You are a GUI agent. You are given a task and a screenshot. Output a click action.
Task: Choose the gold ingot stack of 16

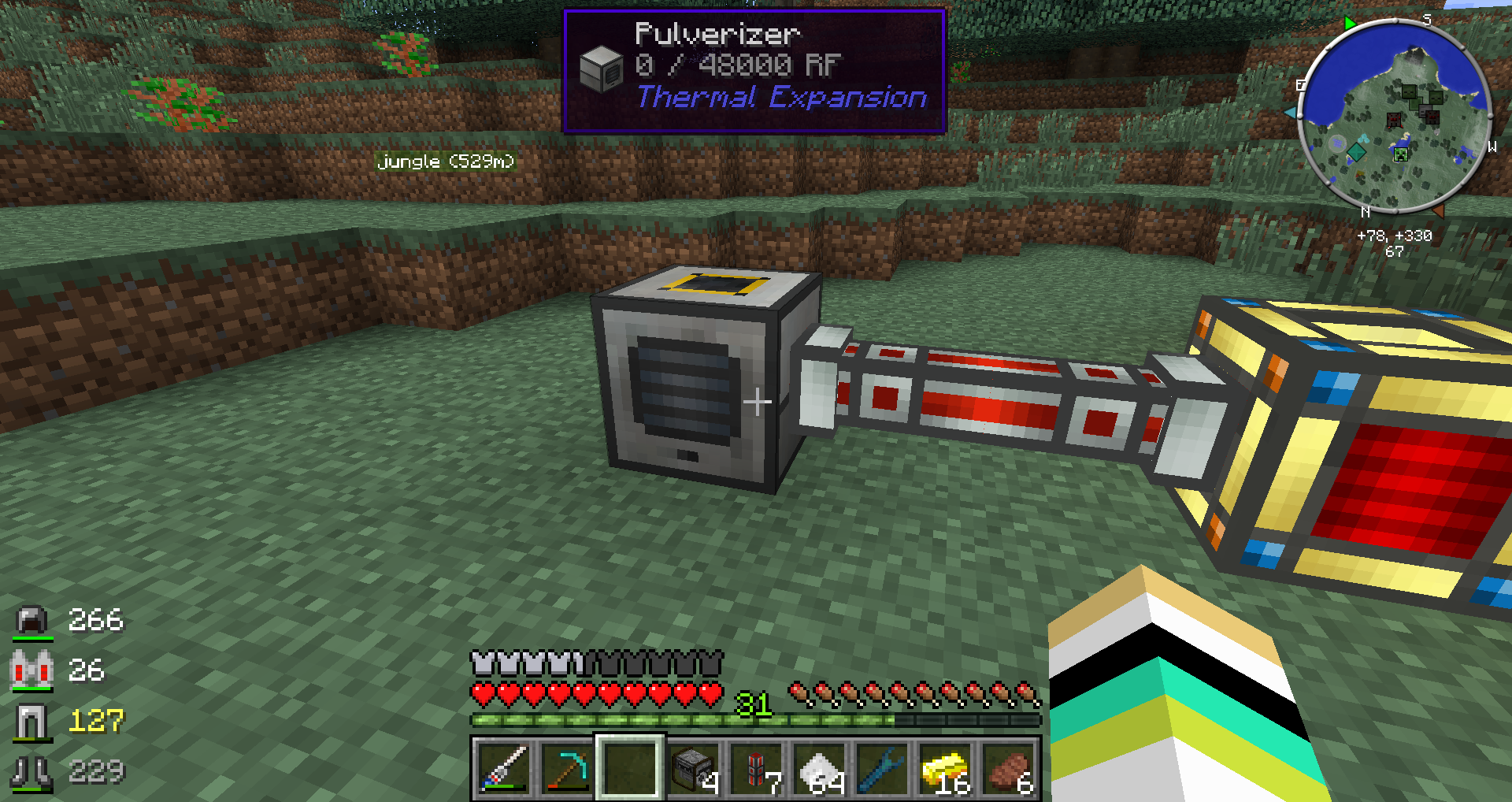946,767
